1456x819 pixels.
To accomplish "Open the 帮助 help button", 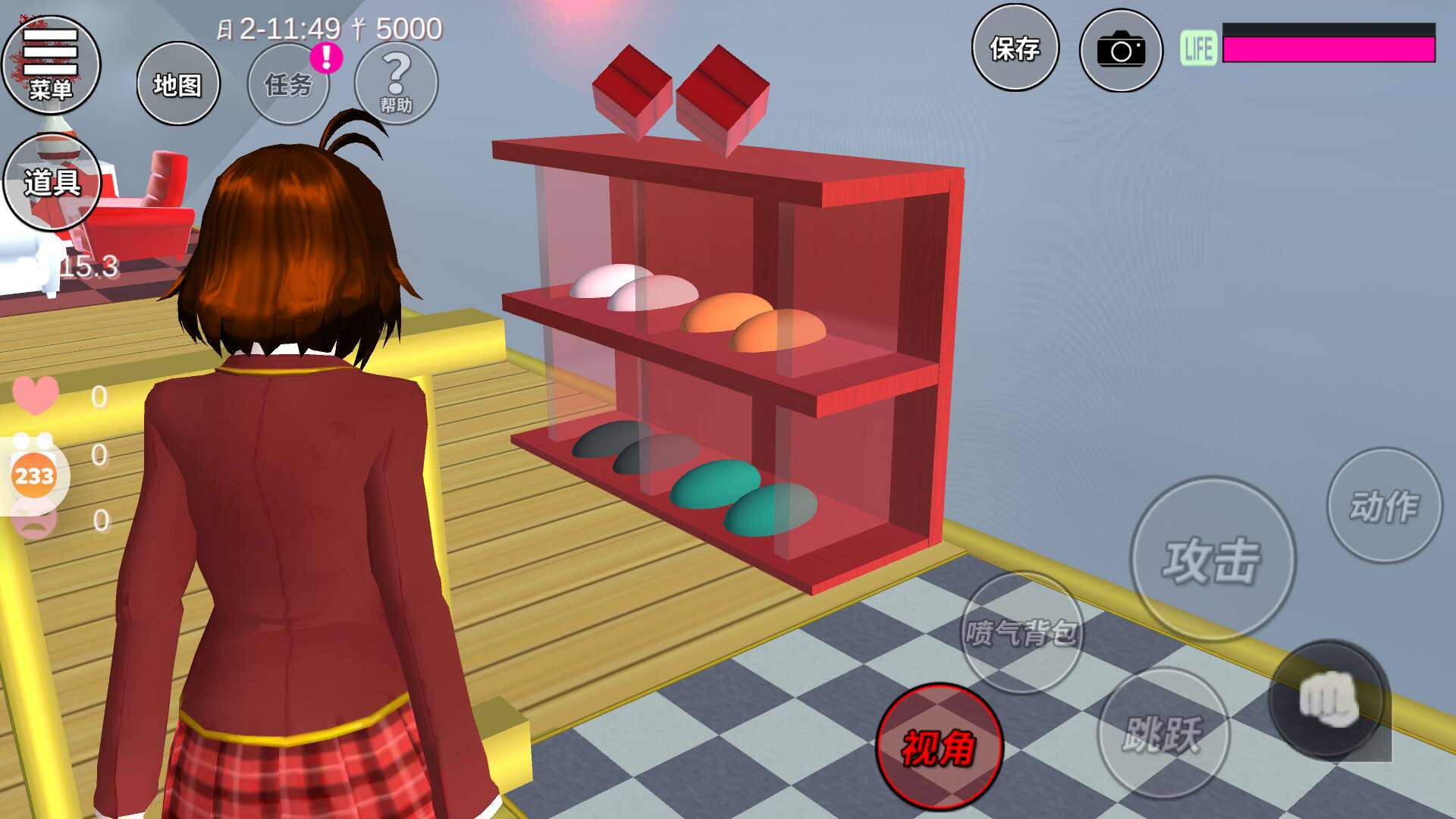I will (396, 83).
